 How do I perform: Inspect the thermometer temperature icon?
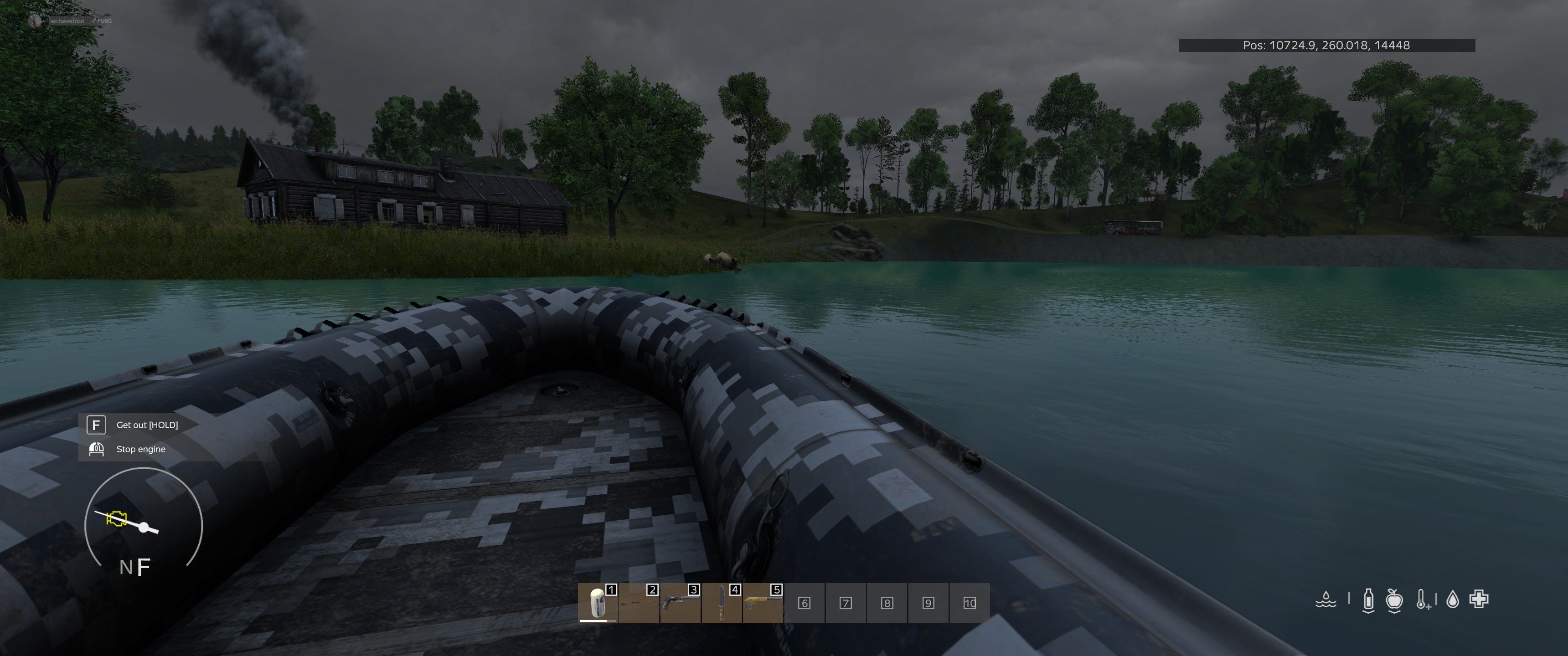tap(1423, 600)
